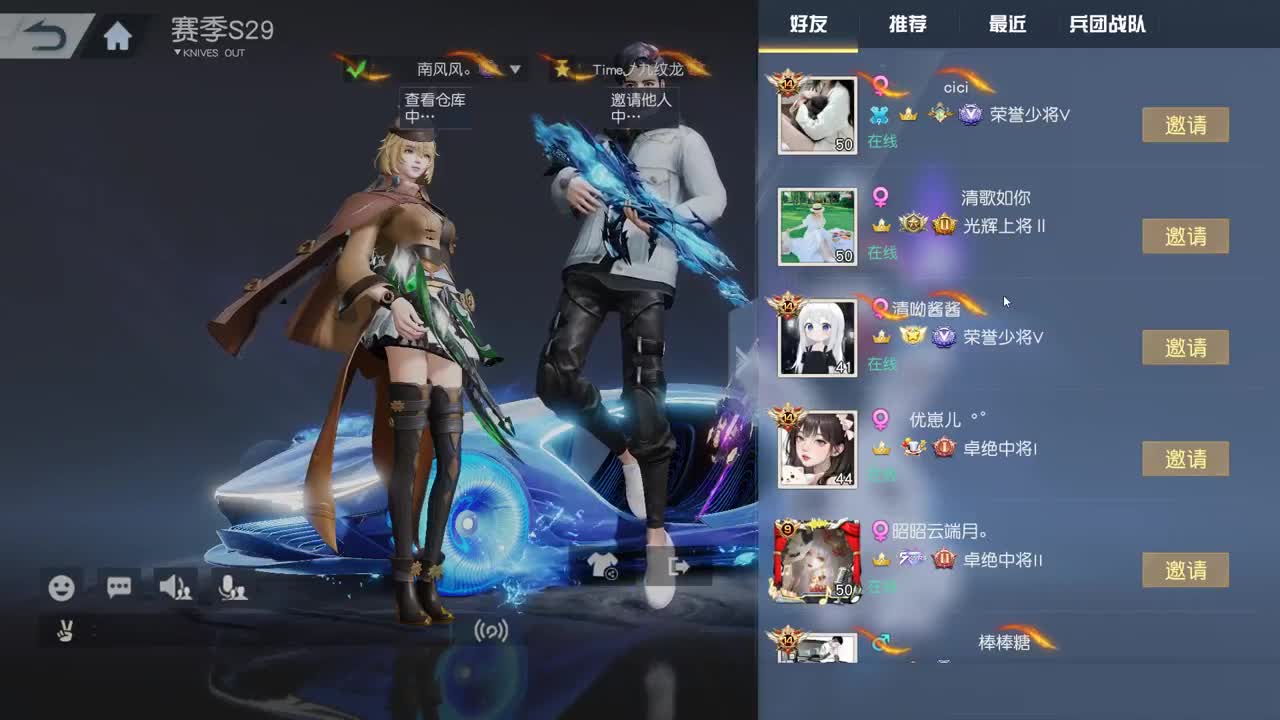Invite cici with the 邀请 button
The width and height of the screenshot is (1280, 720).
tap(1185, 124)
